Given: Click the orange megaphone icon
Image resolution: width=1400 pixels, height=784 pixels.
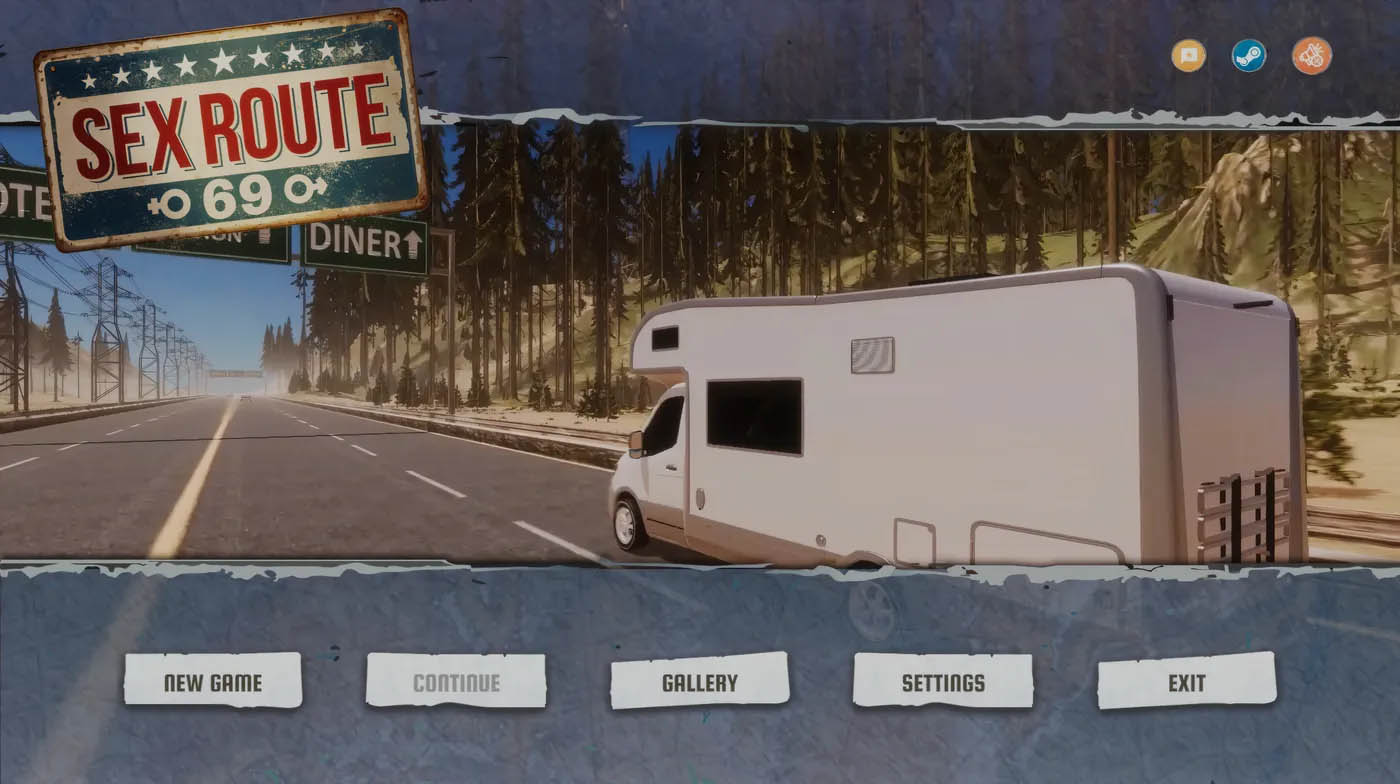Looking at the screenshot, I should (x=1311, y=55).
